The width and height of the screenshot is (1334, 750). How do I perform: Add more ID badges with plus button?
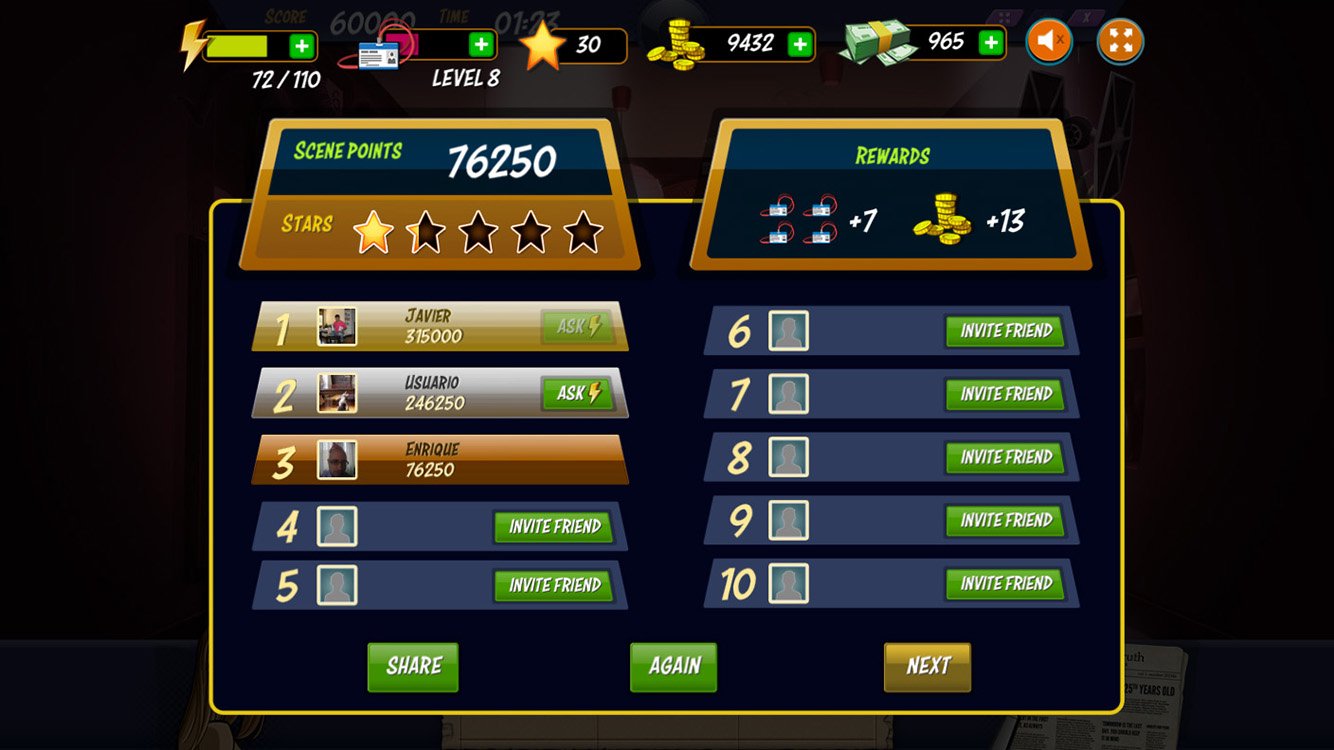(481, 45)
